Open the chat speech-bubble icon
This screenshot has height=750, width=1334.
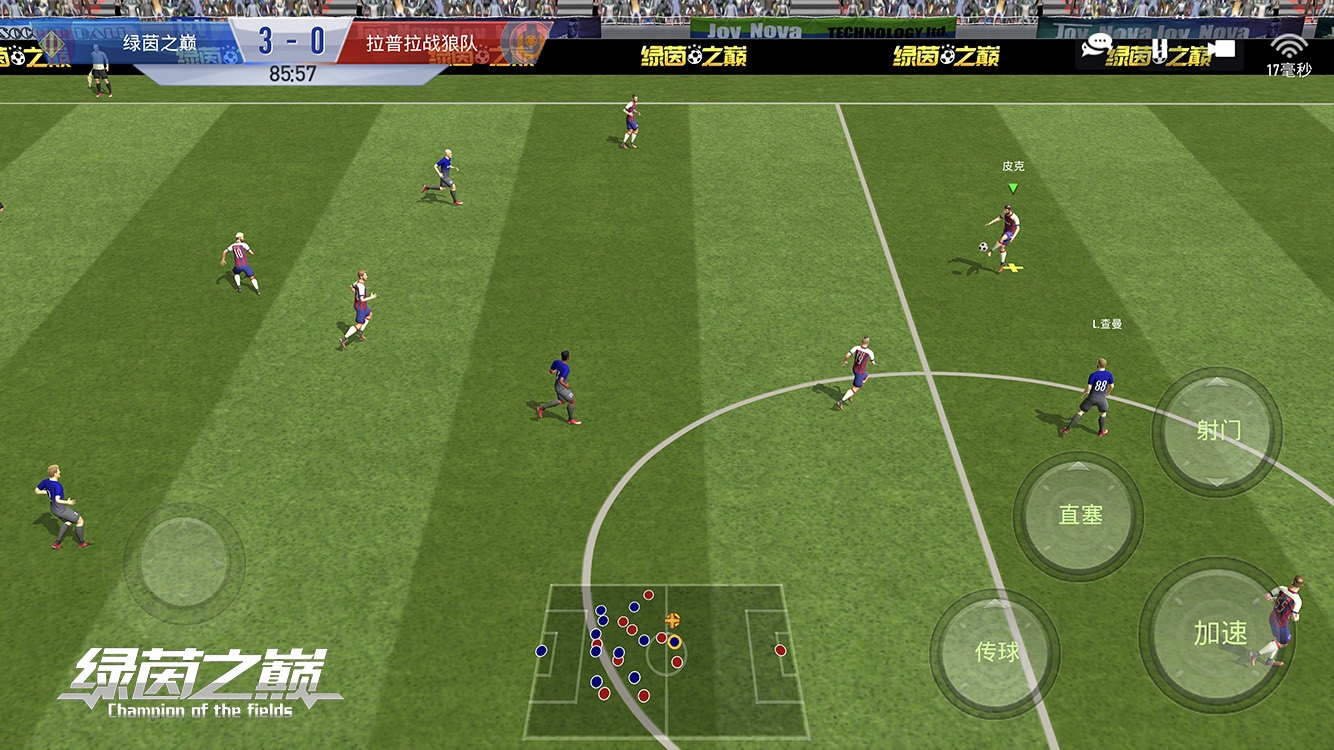(x=1097, y=46)
